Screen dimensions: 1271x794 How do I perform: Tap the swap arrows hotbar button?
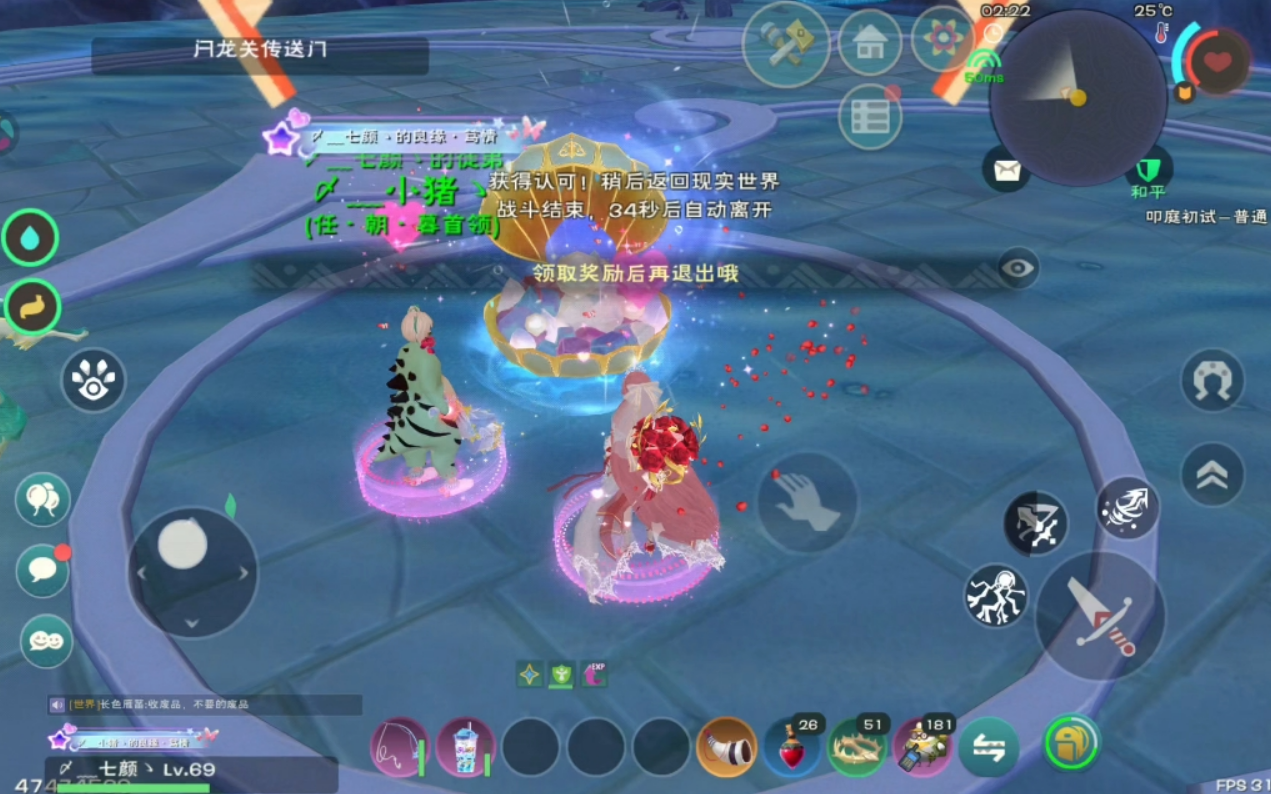point(988,748)
